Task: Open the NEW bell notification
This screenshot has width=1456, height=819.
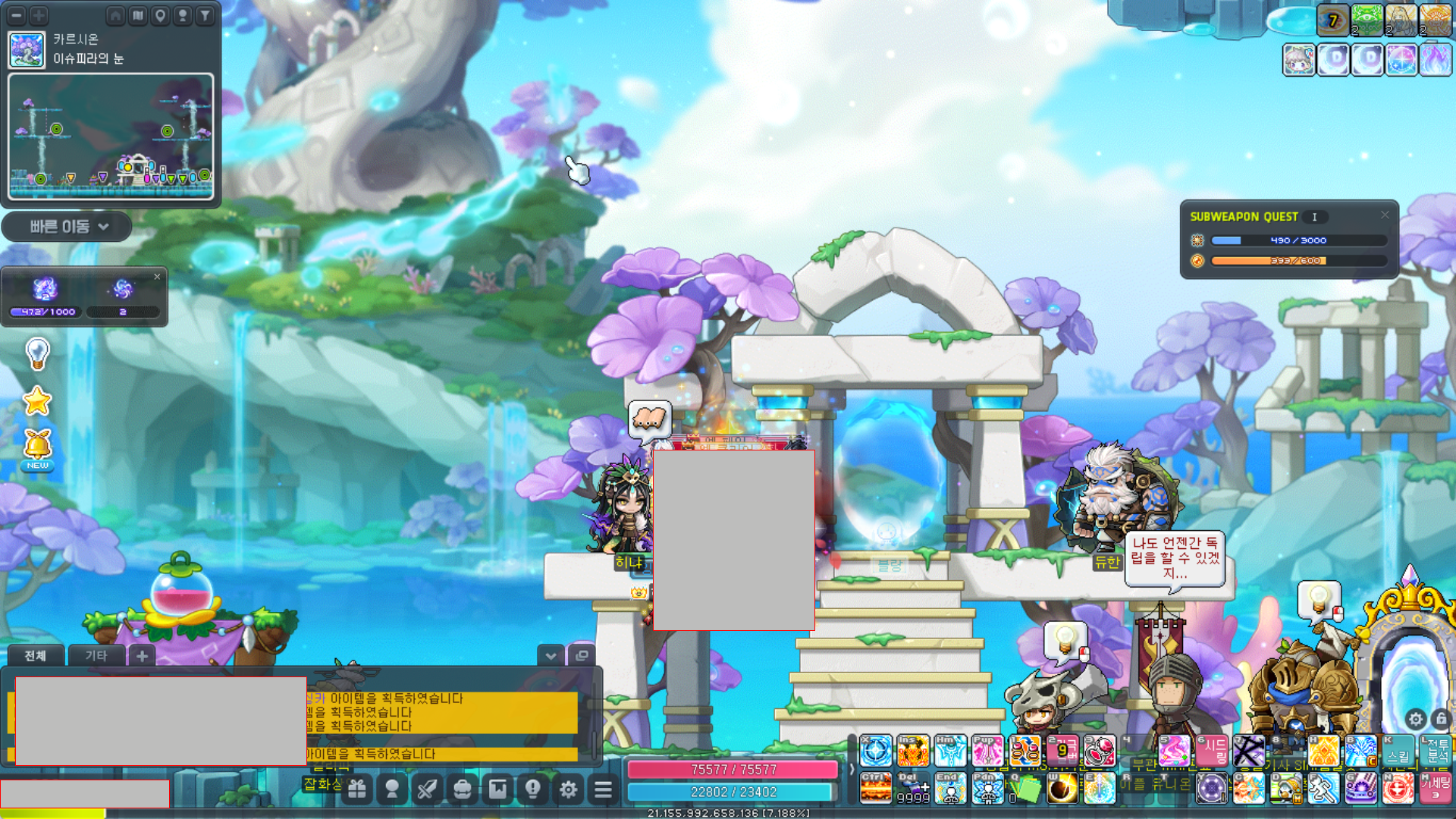Action: coord(37,447)
